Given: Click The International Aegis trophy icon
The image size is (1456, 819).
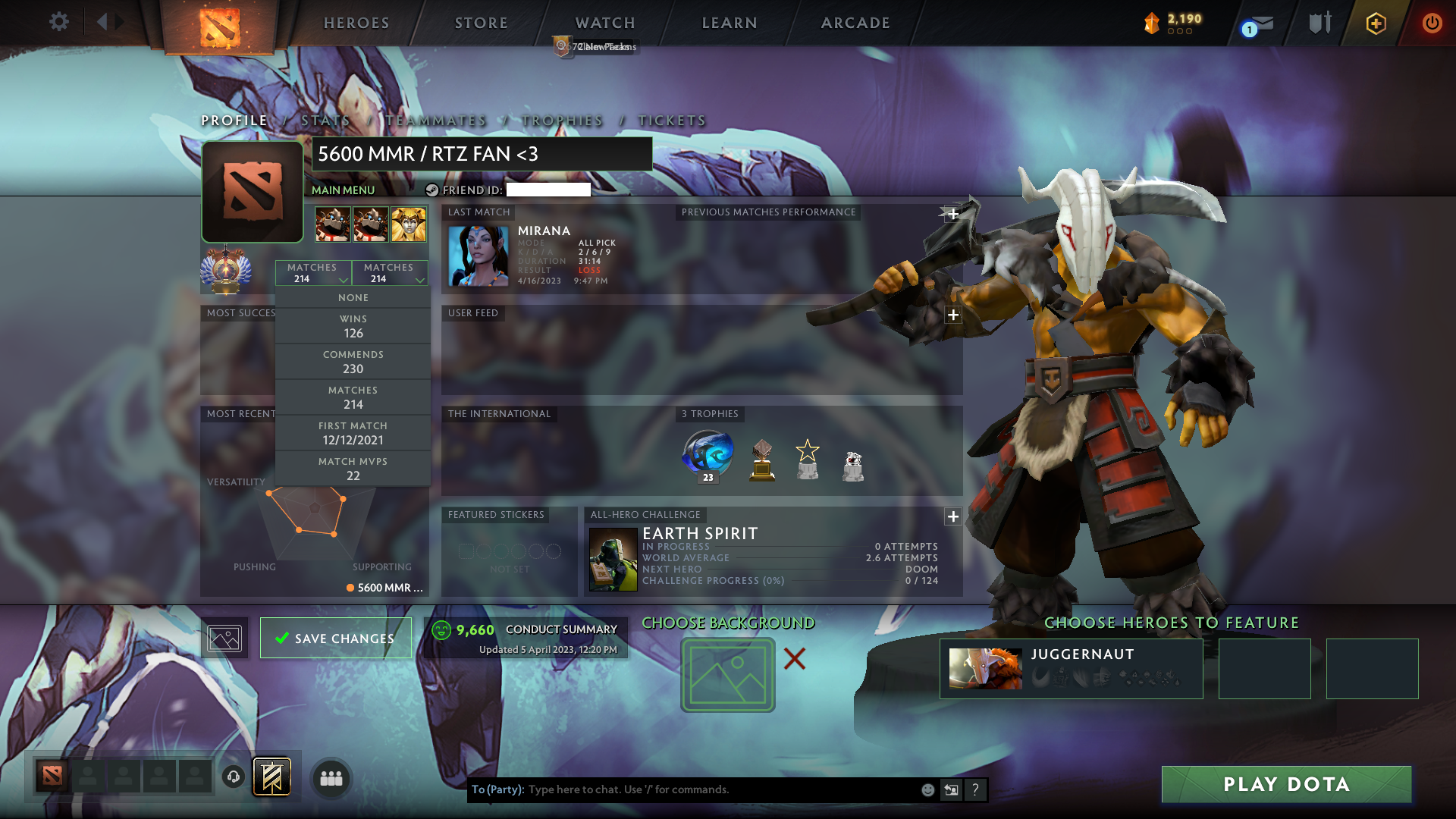Looking at the screenshot, I should point(707,453).
